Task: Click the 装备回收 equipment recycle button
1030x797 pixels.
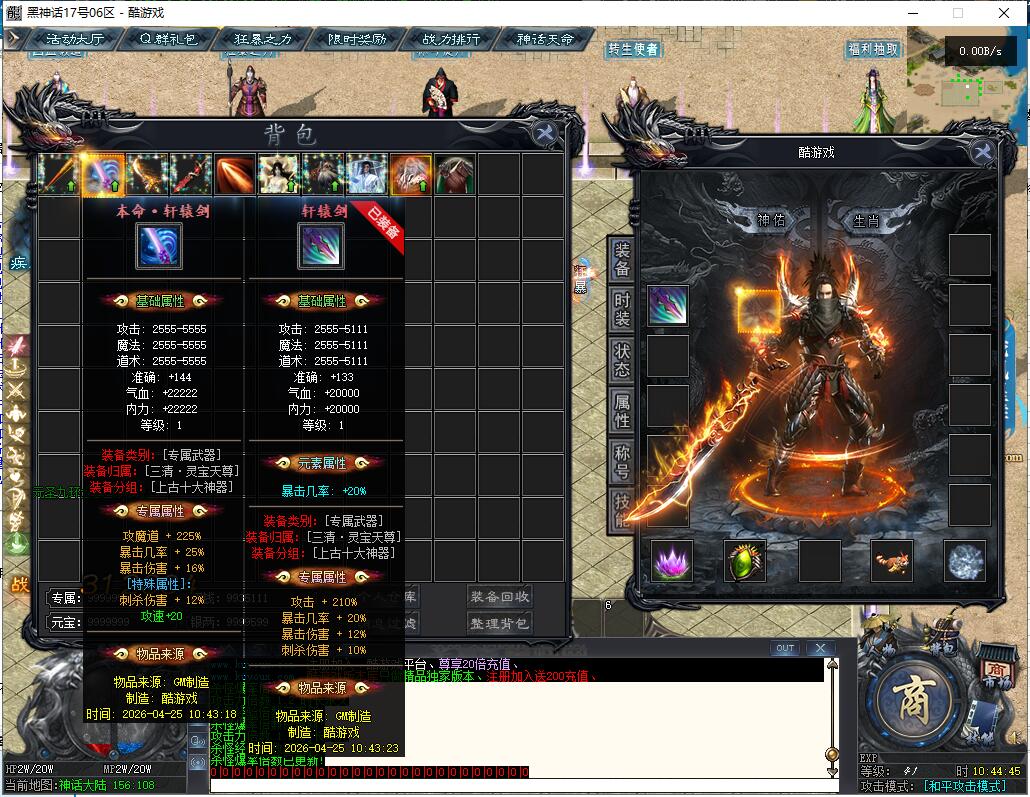Action: pos(500,597)
